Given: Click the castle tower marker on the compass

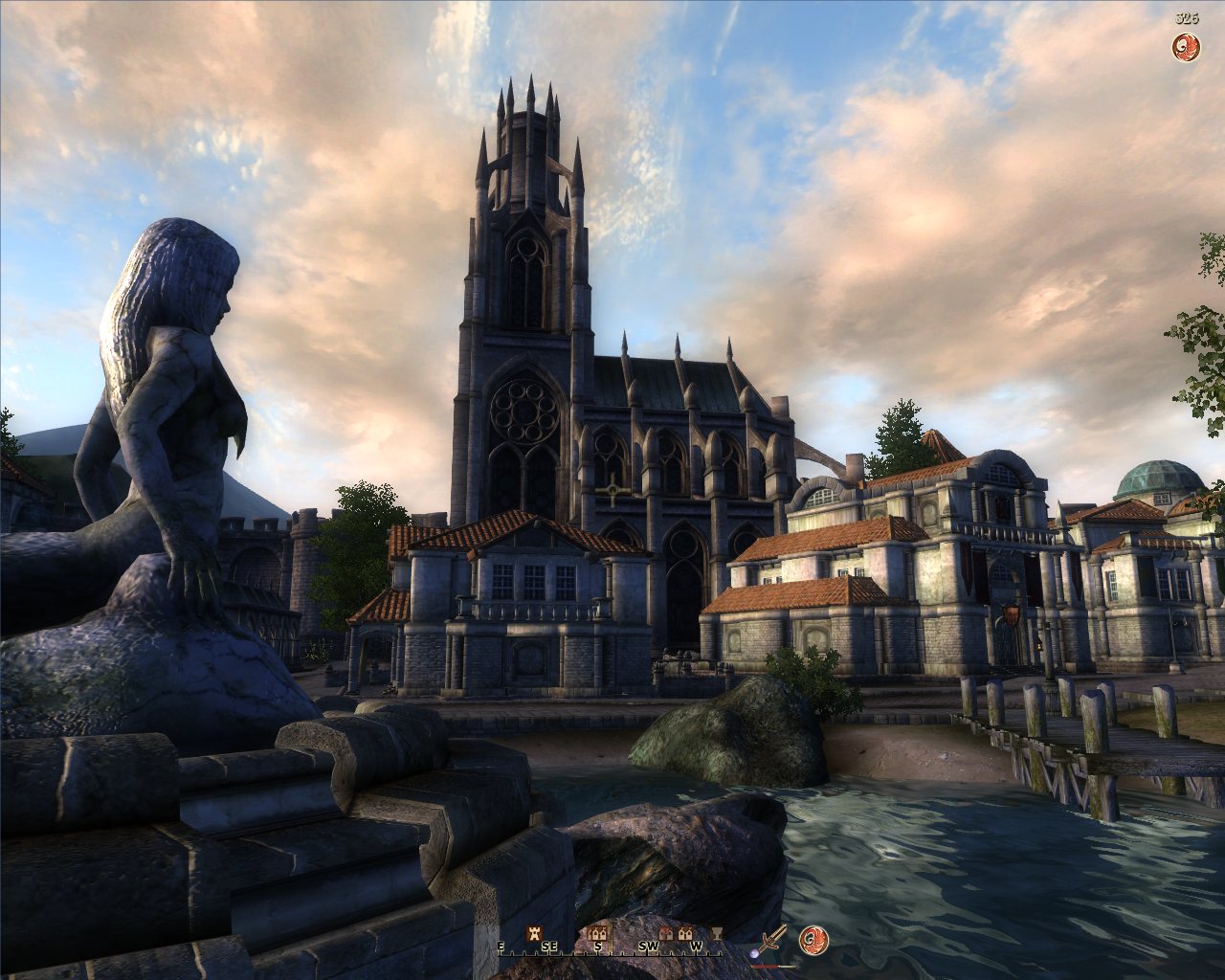Looking at the screenshot, I should pos(536,932).
